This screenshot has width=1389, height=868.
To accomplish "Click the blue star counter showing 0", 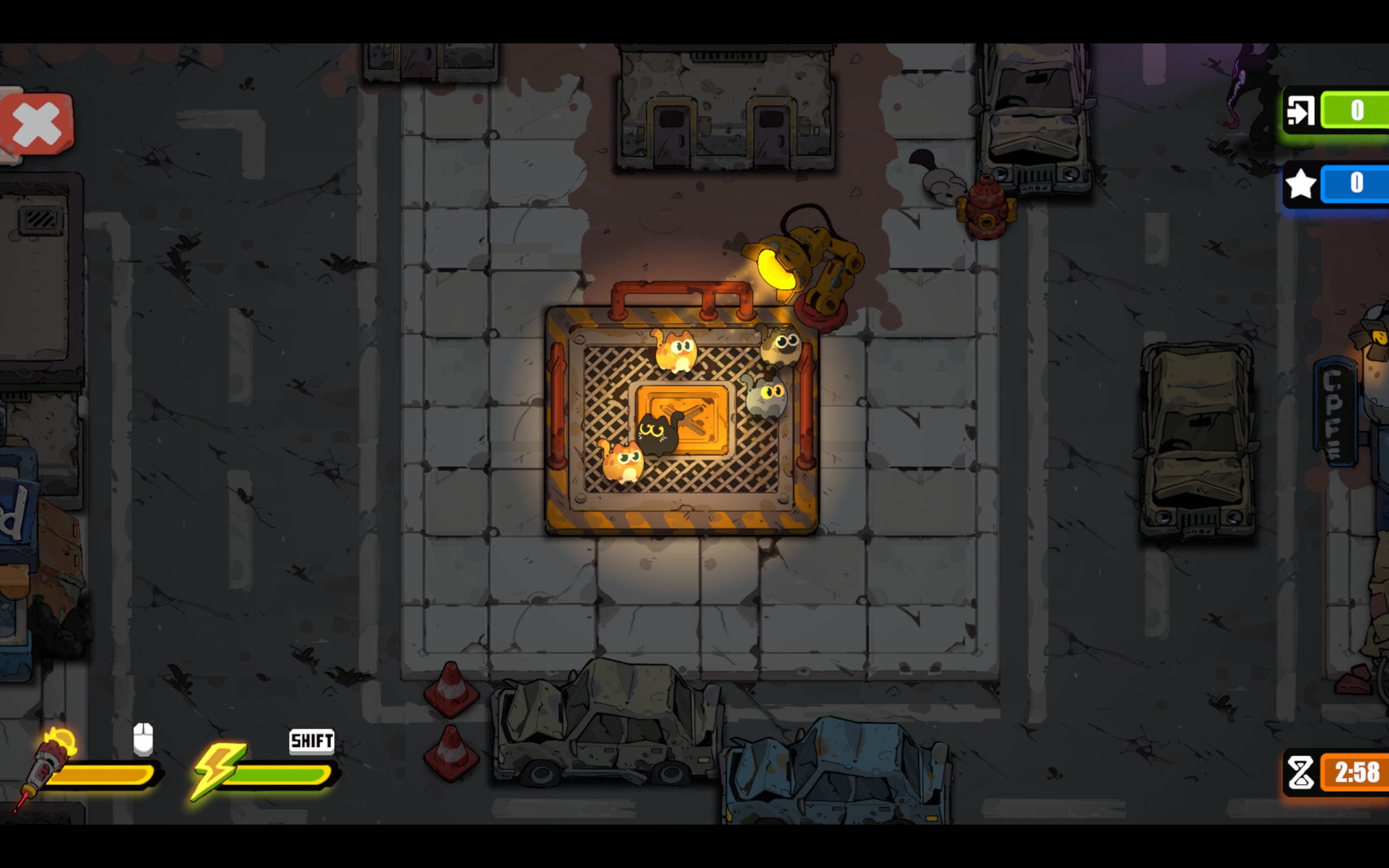I will click(x=1358, y=184).
